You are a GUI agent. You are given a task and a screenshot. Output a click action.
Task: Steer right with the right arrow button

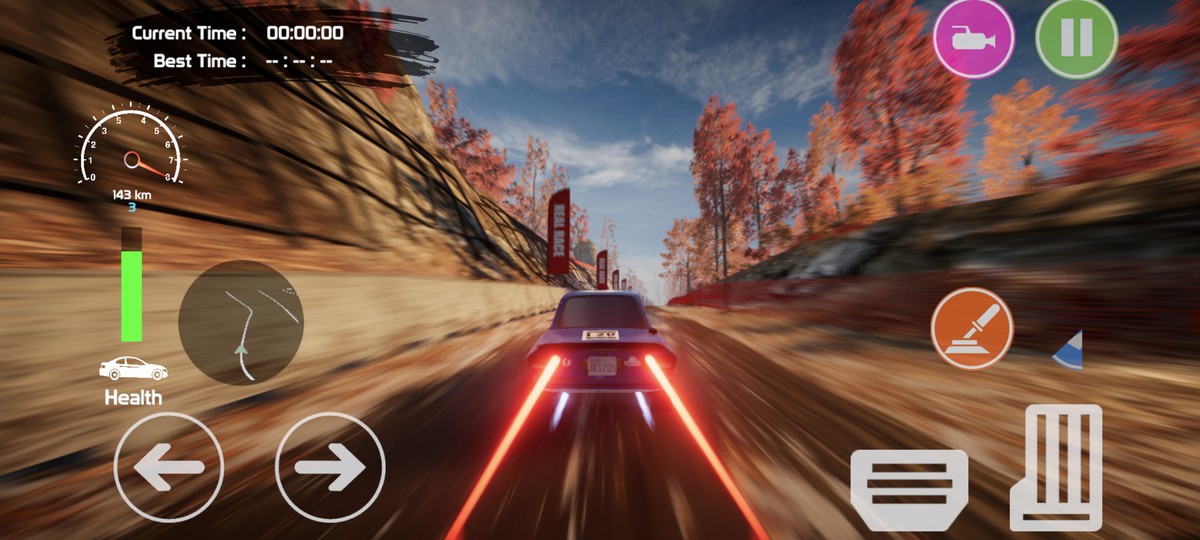click(x=330, y=467)
